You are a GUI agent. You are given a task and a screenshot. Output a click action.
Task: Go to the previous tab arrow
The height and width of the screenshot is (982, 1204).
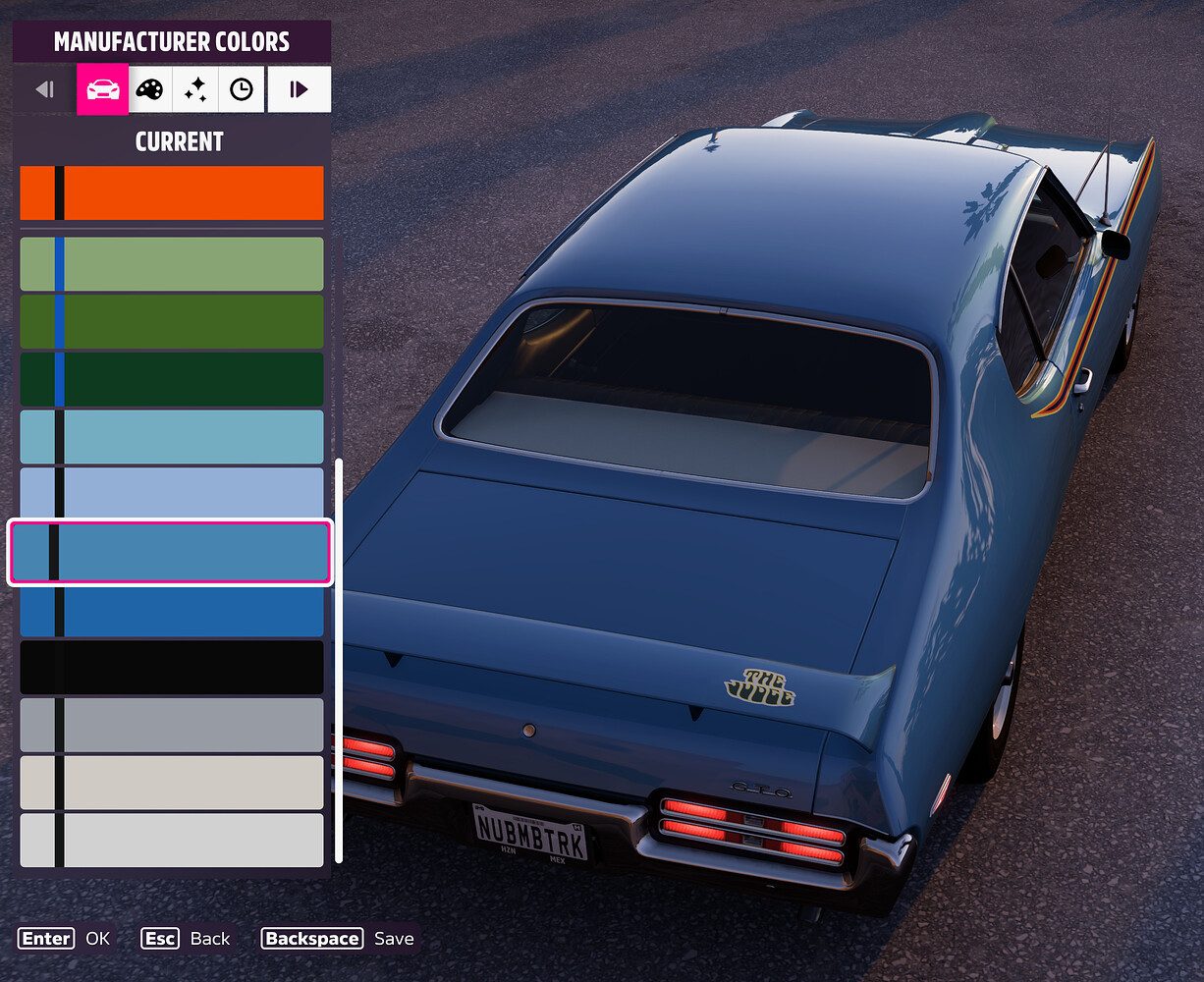[44, 90]
